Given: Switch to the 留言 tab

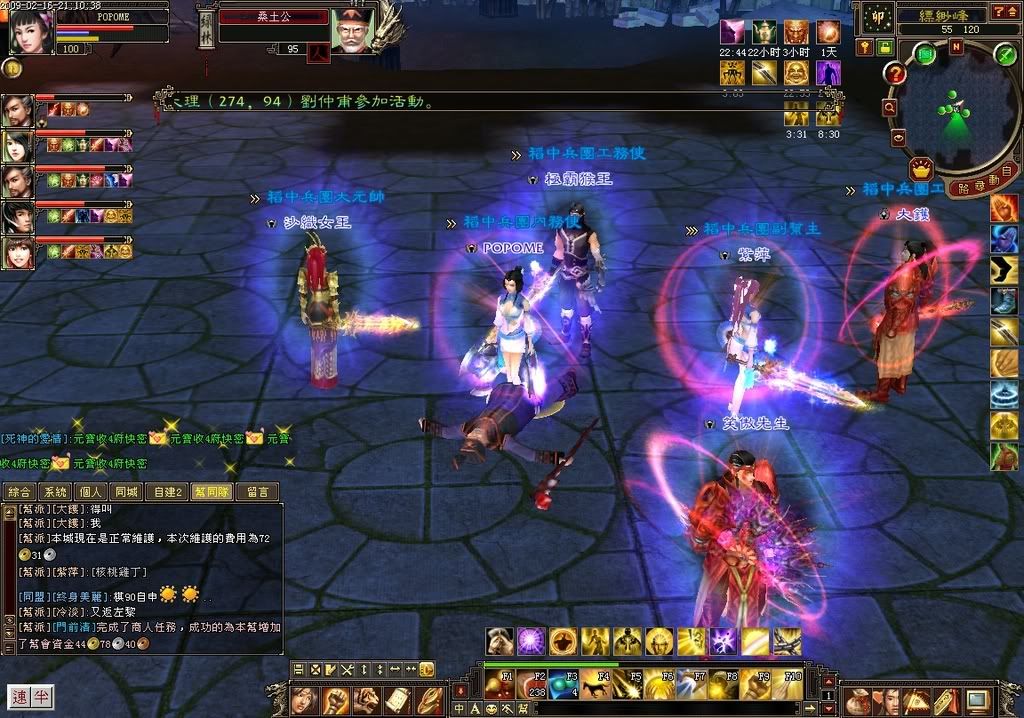Looking at the screenshot, I should tap(256, 492).
